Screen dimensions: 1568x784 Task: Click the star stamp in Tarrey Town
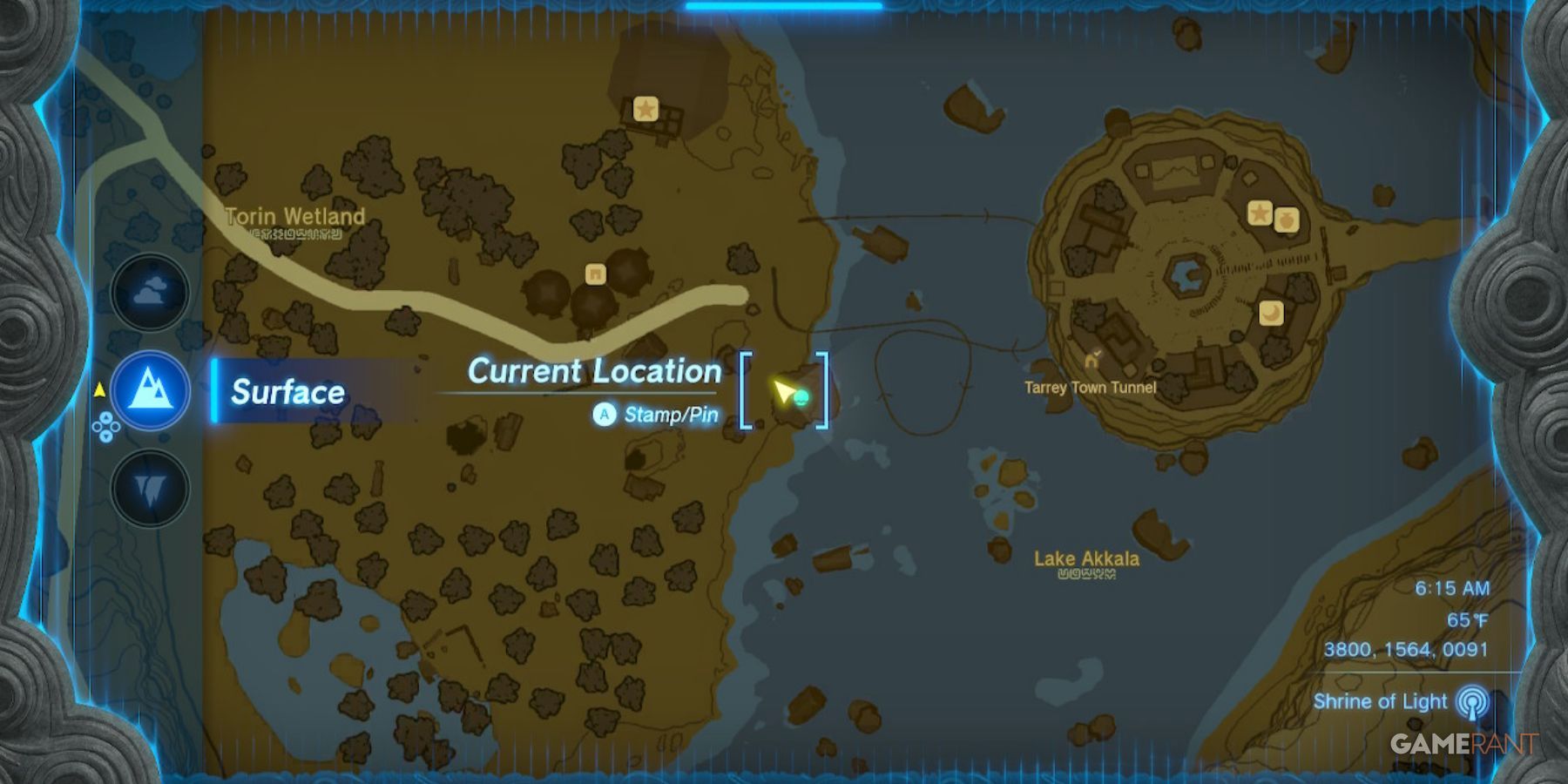point(1258,212)
